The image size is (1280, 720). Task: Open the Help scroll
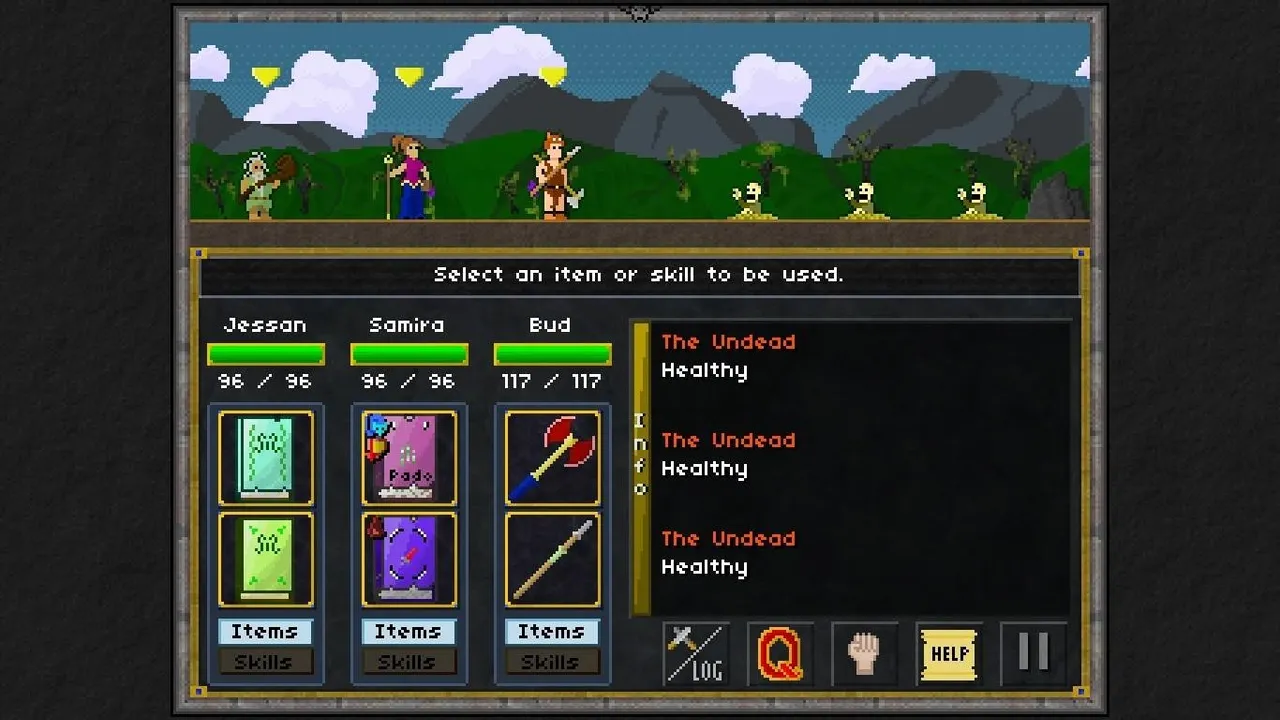point(948,654)
